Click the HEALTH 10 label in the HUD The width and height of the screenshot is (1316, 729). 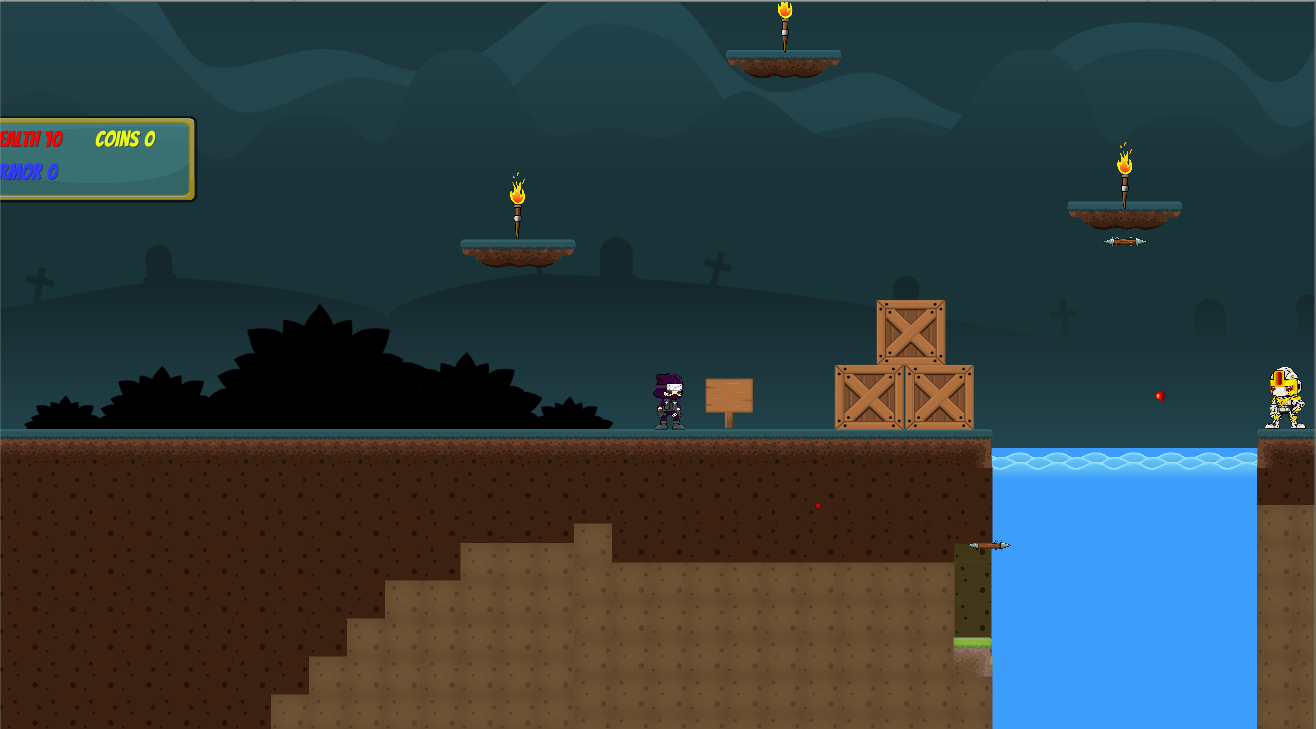(x=33, y=140)
